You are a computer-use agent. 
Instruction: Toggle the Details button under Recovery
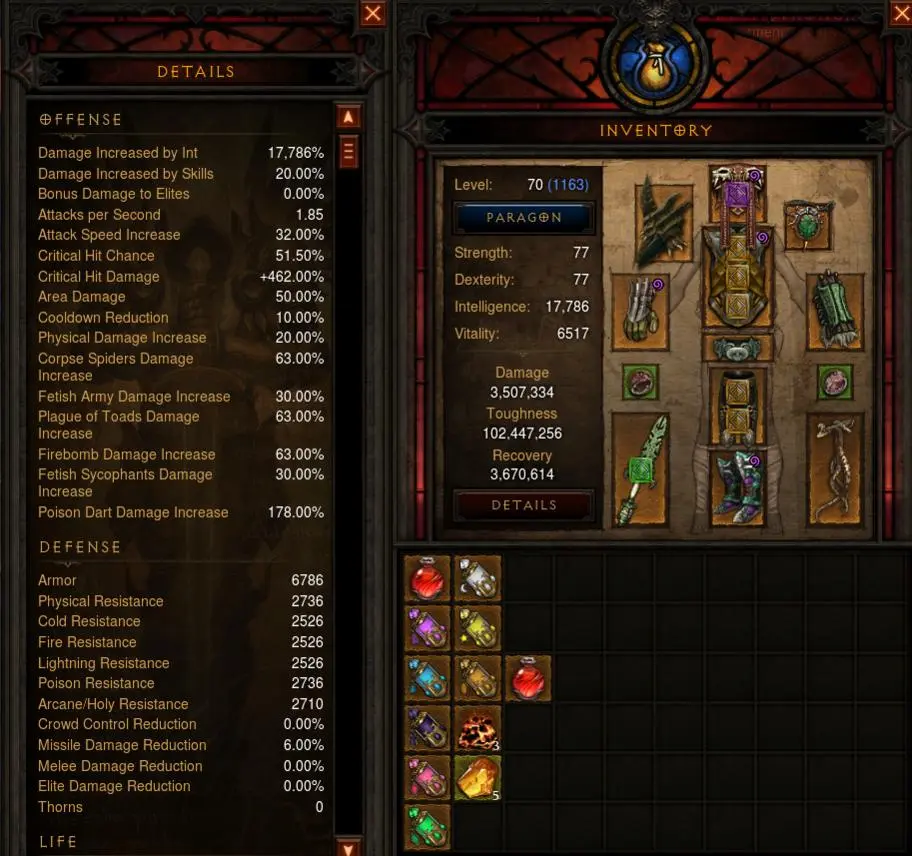[524, 505]
